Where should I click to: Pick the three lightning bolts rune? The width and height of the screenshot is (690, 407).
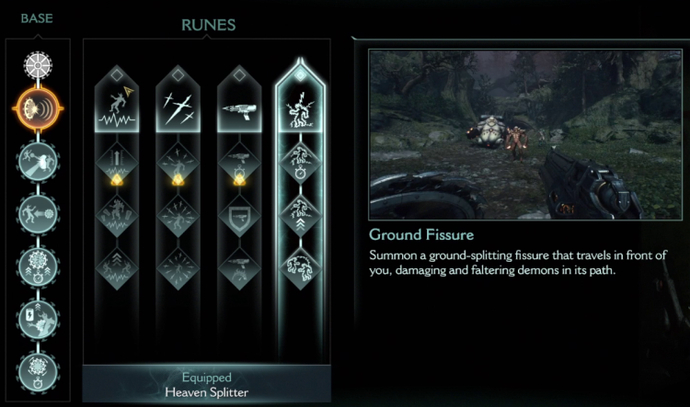177,107
